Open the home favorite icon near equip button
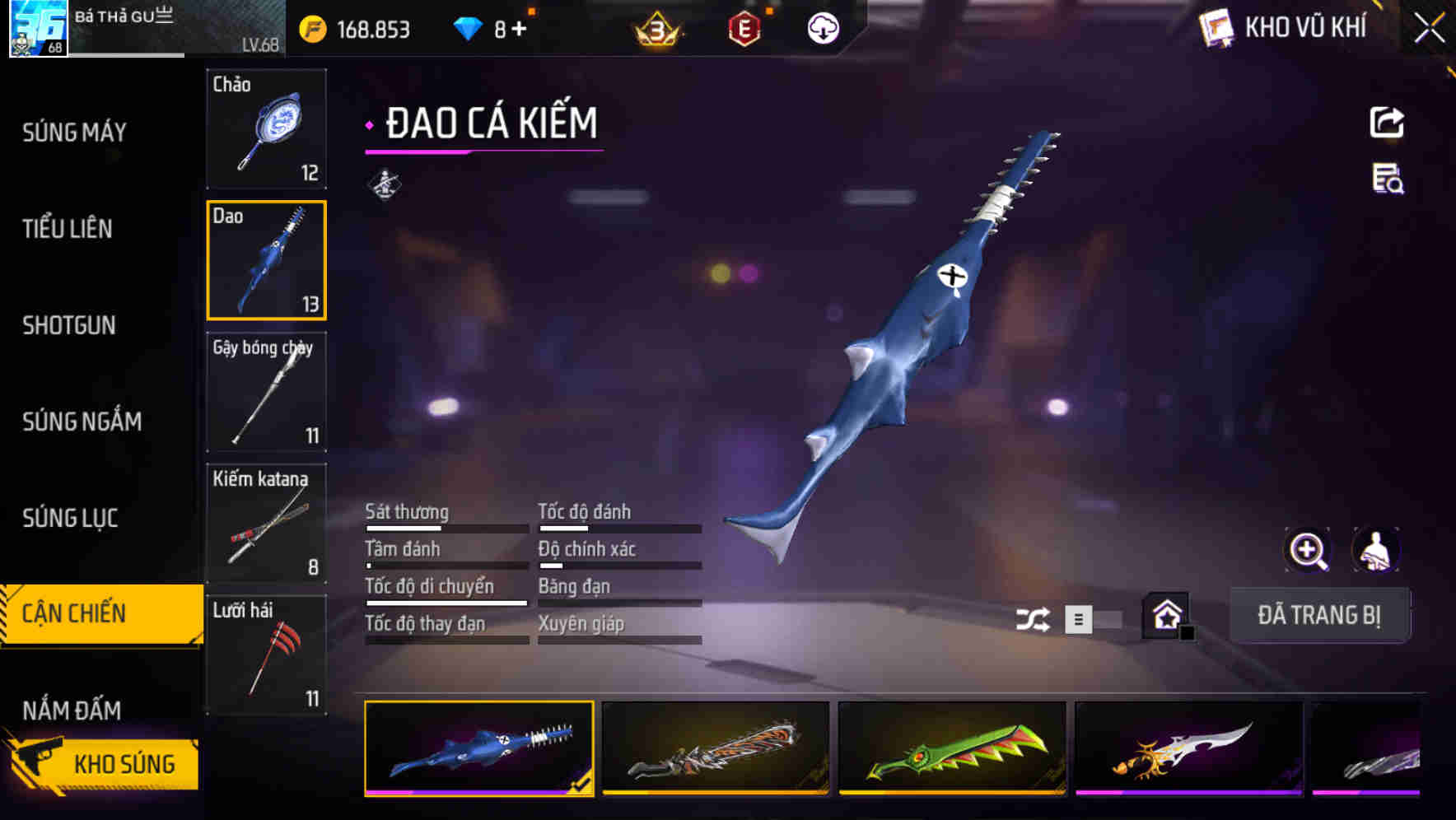Screen dimensions: 1456x820 point(1164,615)
